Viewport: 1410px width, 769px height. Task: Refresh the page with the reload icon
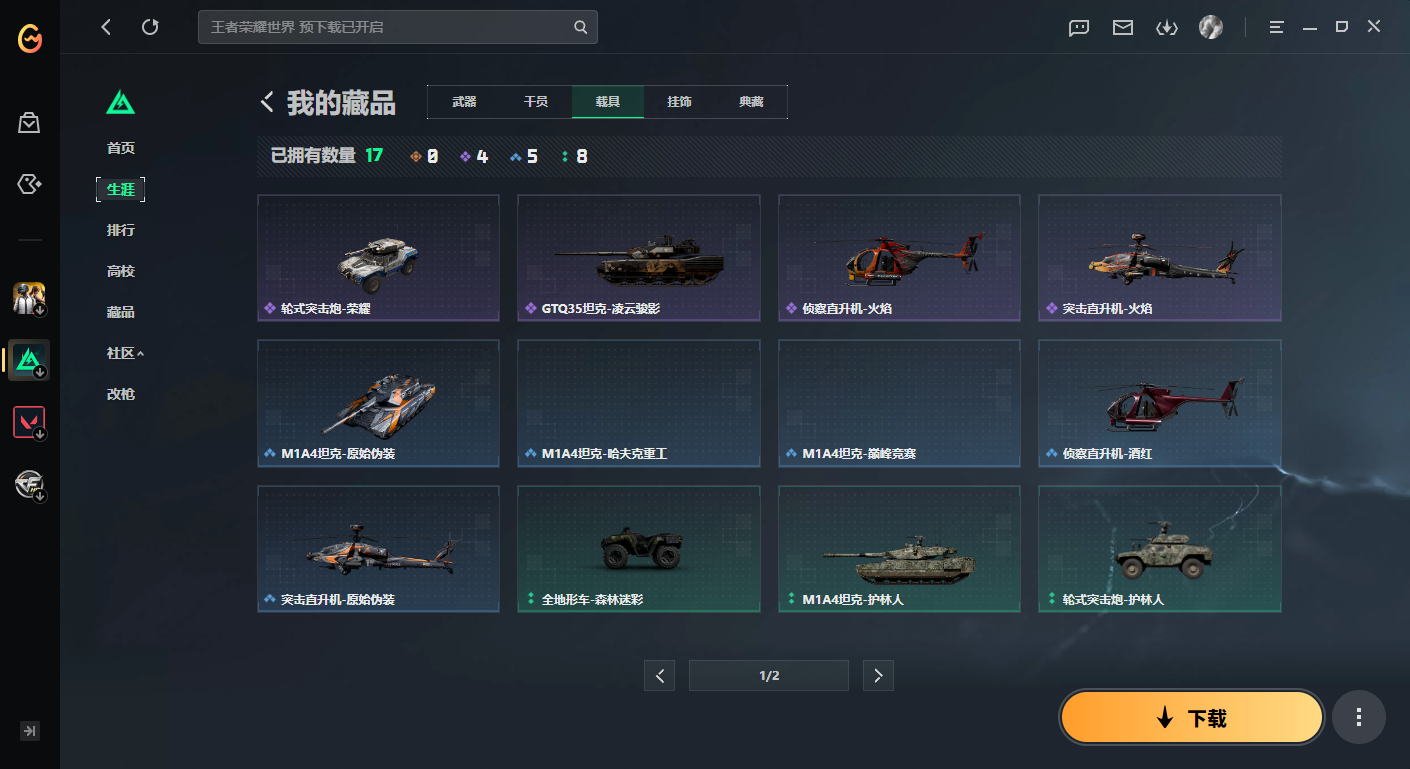click(150, 27)
